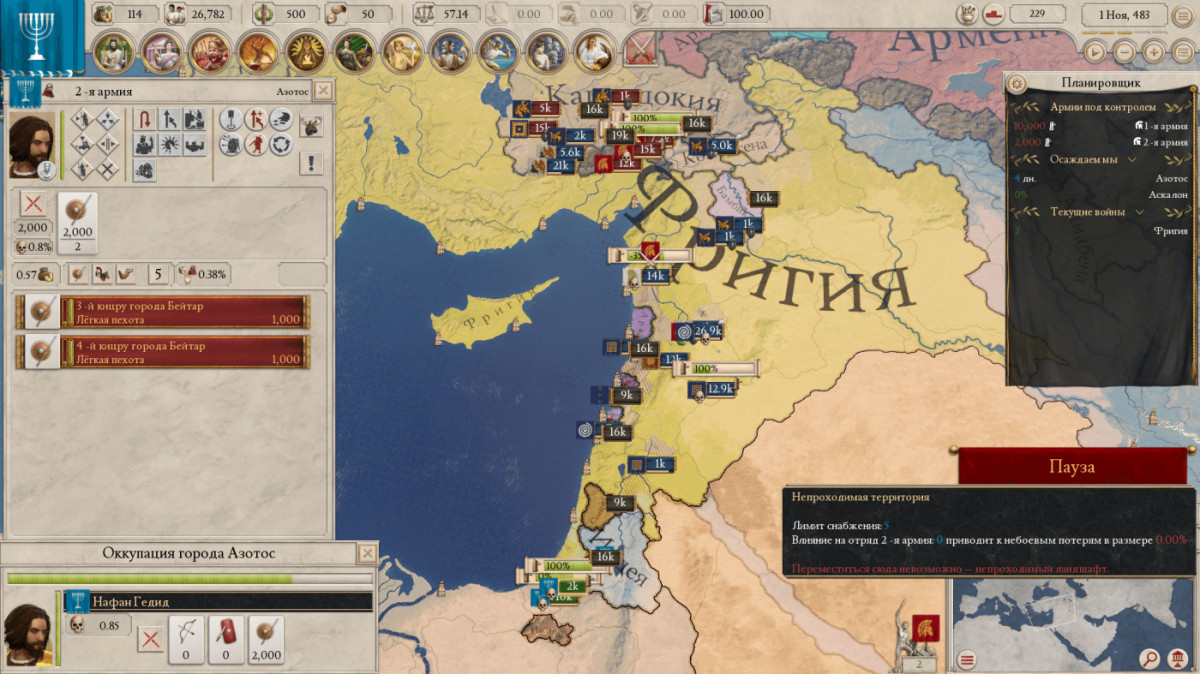This screenshot has height=674, width=1200.
Task: Close the 2-я армия army panel
Action: click(x=322, y=91)
